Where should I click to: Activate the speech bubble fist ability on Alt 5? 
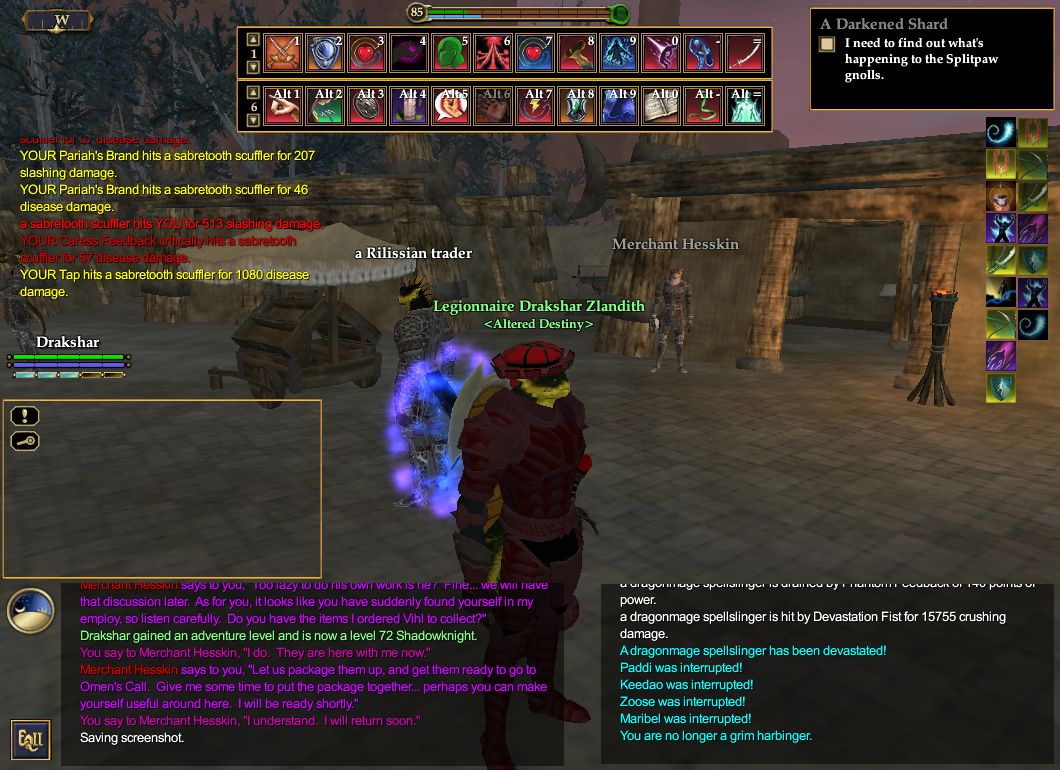(451, 105)
